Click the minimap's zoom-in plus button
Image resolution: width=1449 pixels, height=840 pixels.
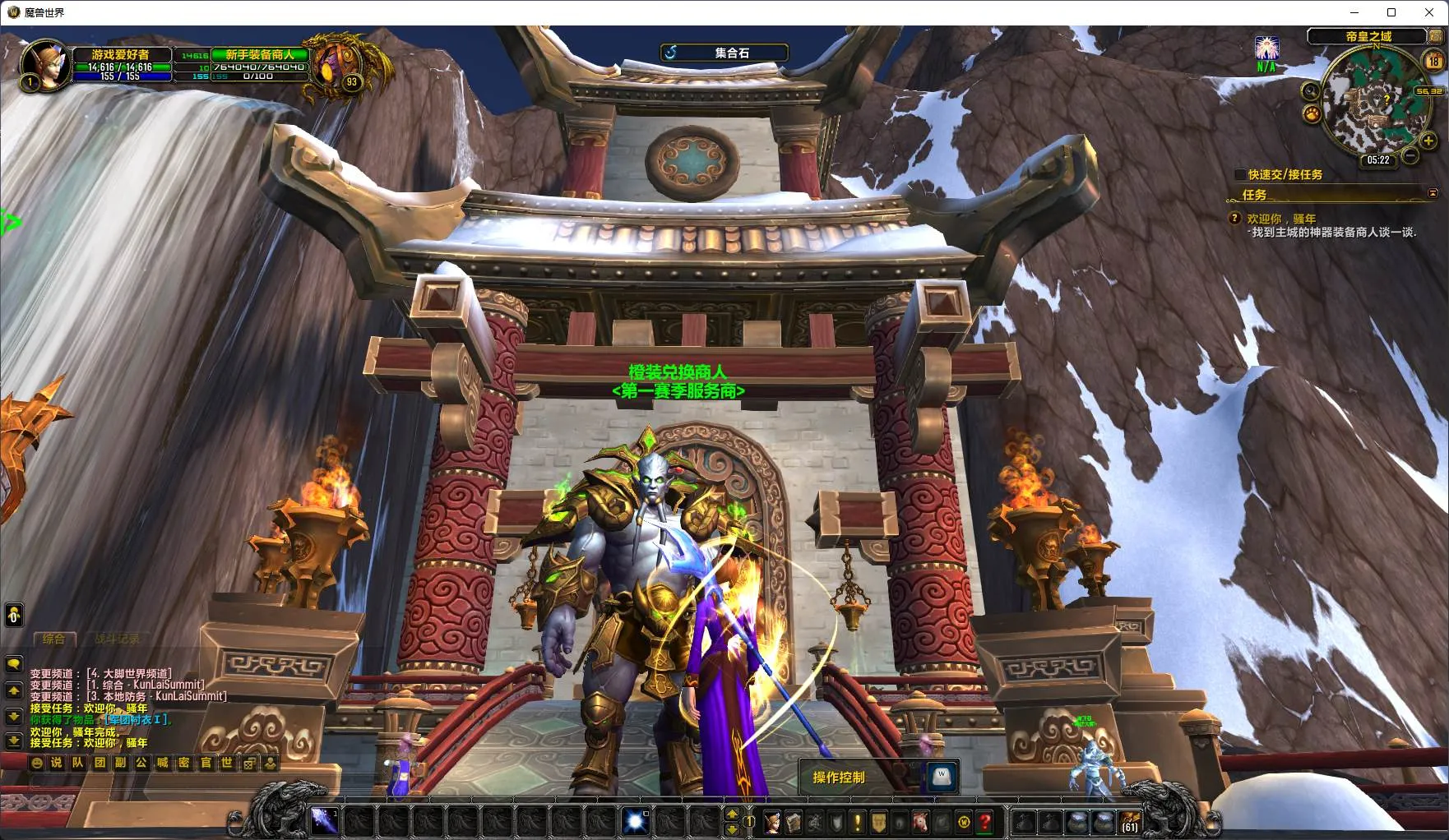(x=1428, y=141)
